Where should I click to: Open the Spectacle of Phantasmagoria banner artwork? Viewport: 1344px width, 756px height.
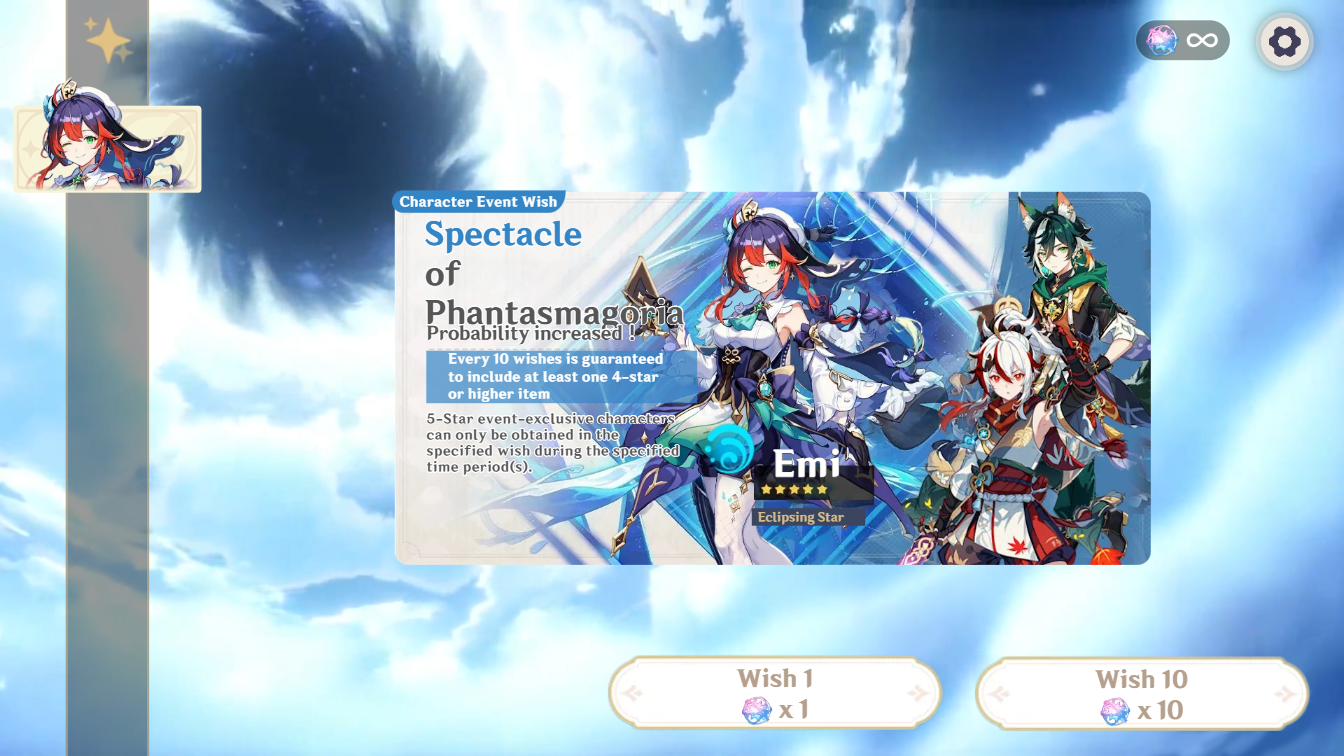[x=770, y=380]
